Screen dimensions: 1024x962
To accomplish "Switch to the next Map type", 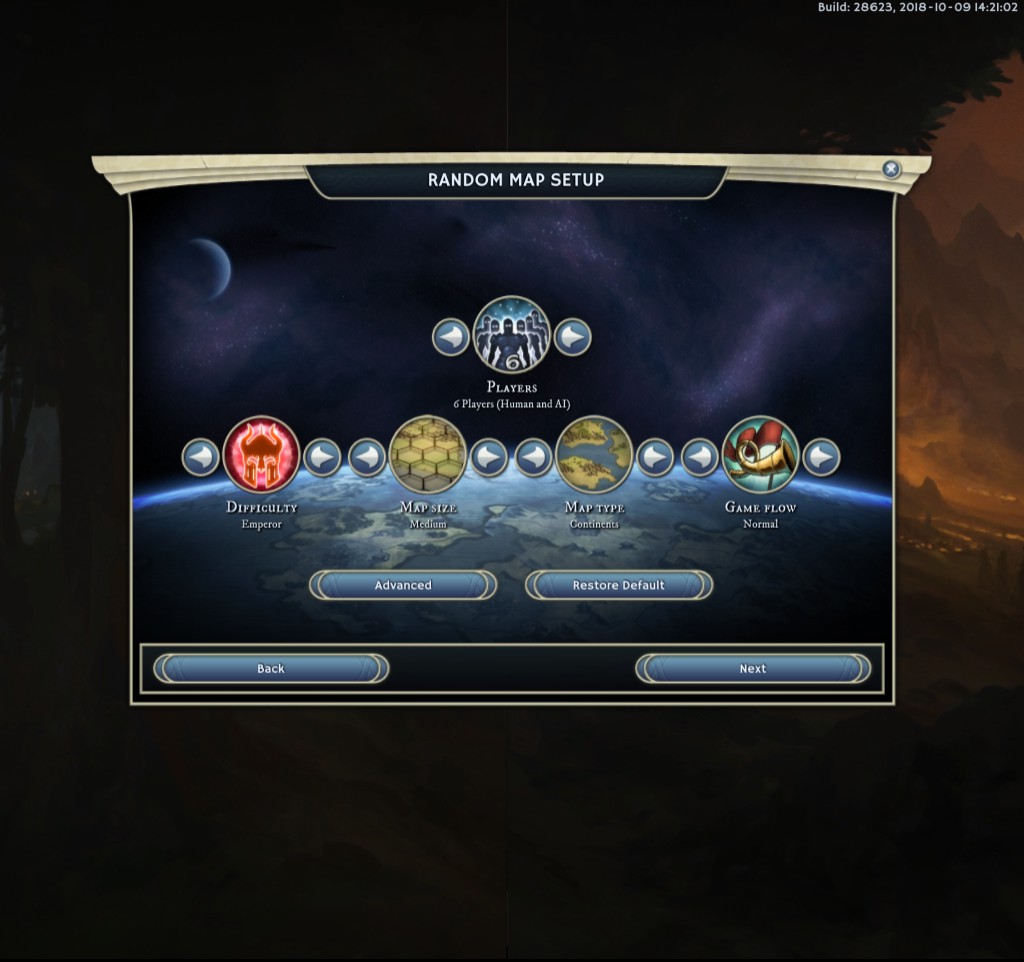I will (x=655, y=457).
